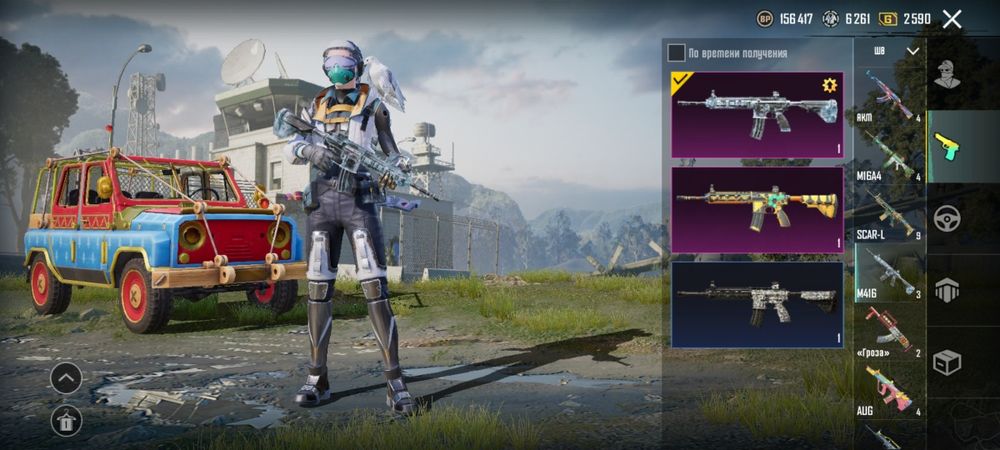Select AUG in the weapon list
Image resolution: width=1000 pixels, height=450 pixels.
point(889,390)
